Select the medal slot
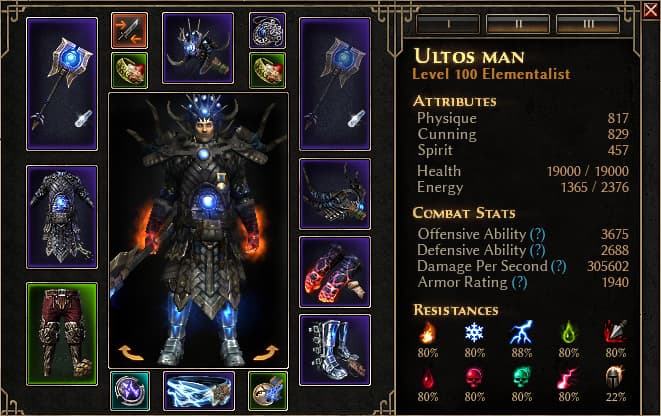661x416 pixels. click(x=267, y=391)
